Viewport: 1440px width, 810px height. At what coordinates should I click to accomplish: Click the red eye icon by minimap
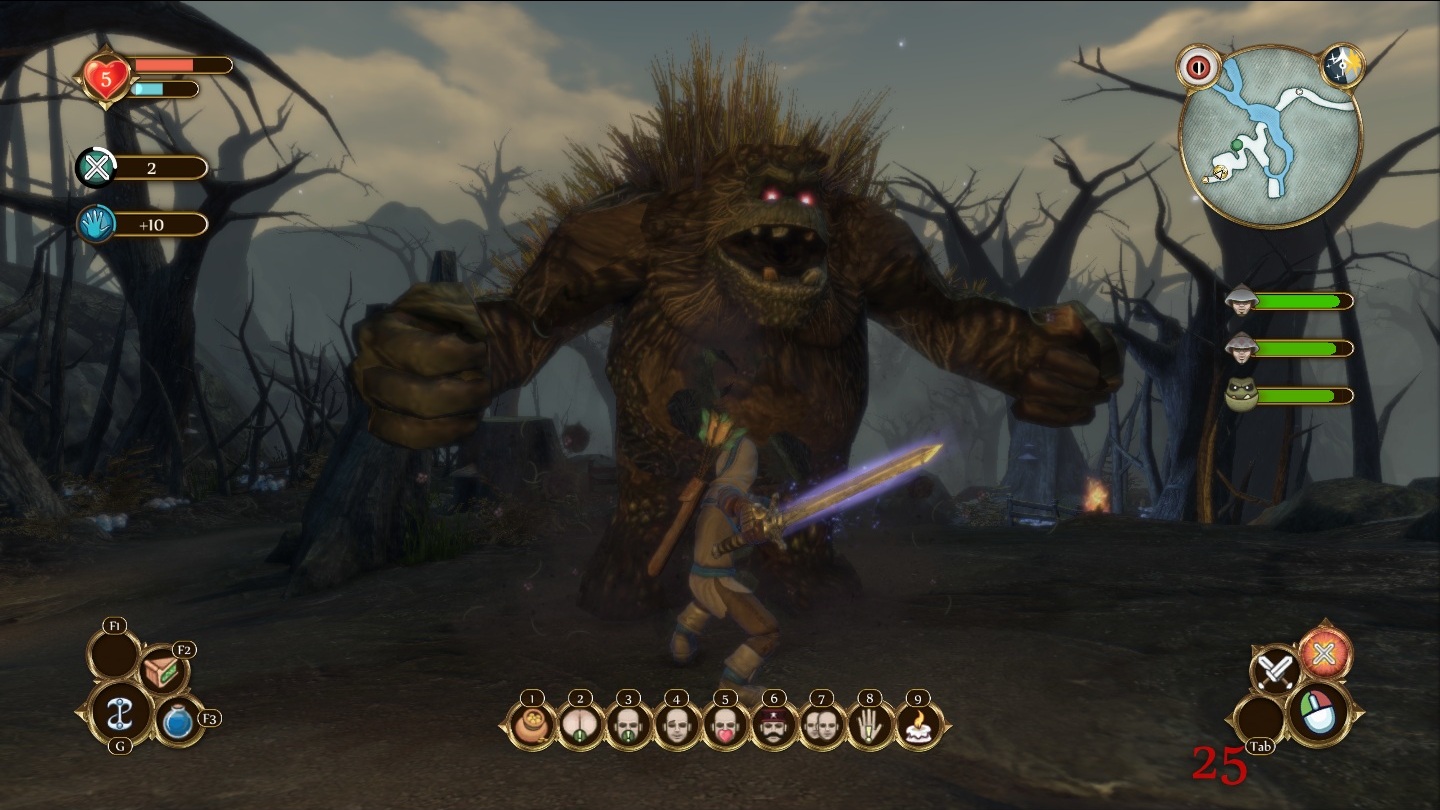[1195, 66]
